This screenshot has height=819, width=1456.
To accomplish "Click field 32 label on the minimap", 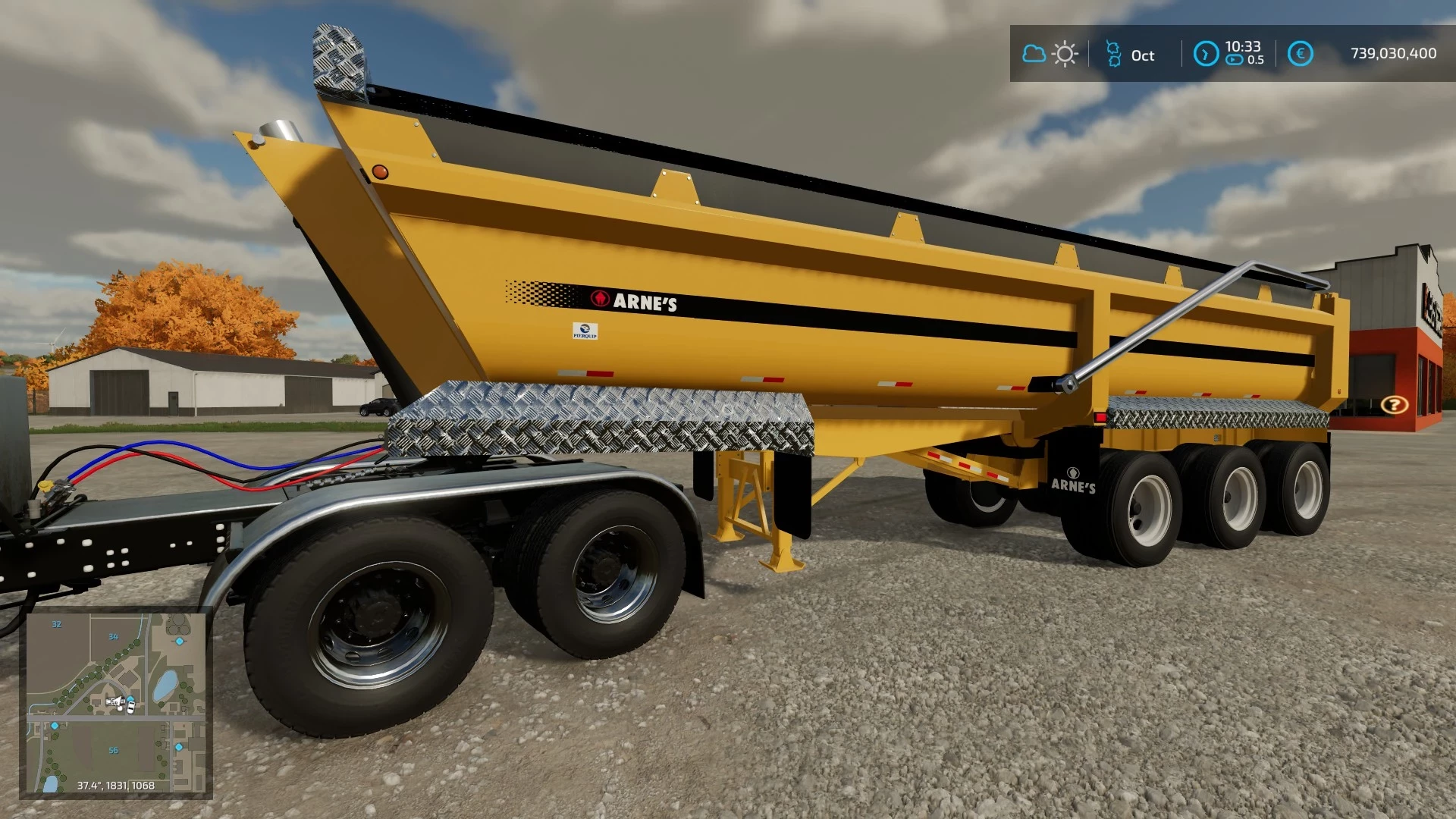I will (x=56, y=624).
